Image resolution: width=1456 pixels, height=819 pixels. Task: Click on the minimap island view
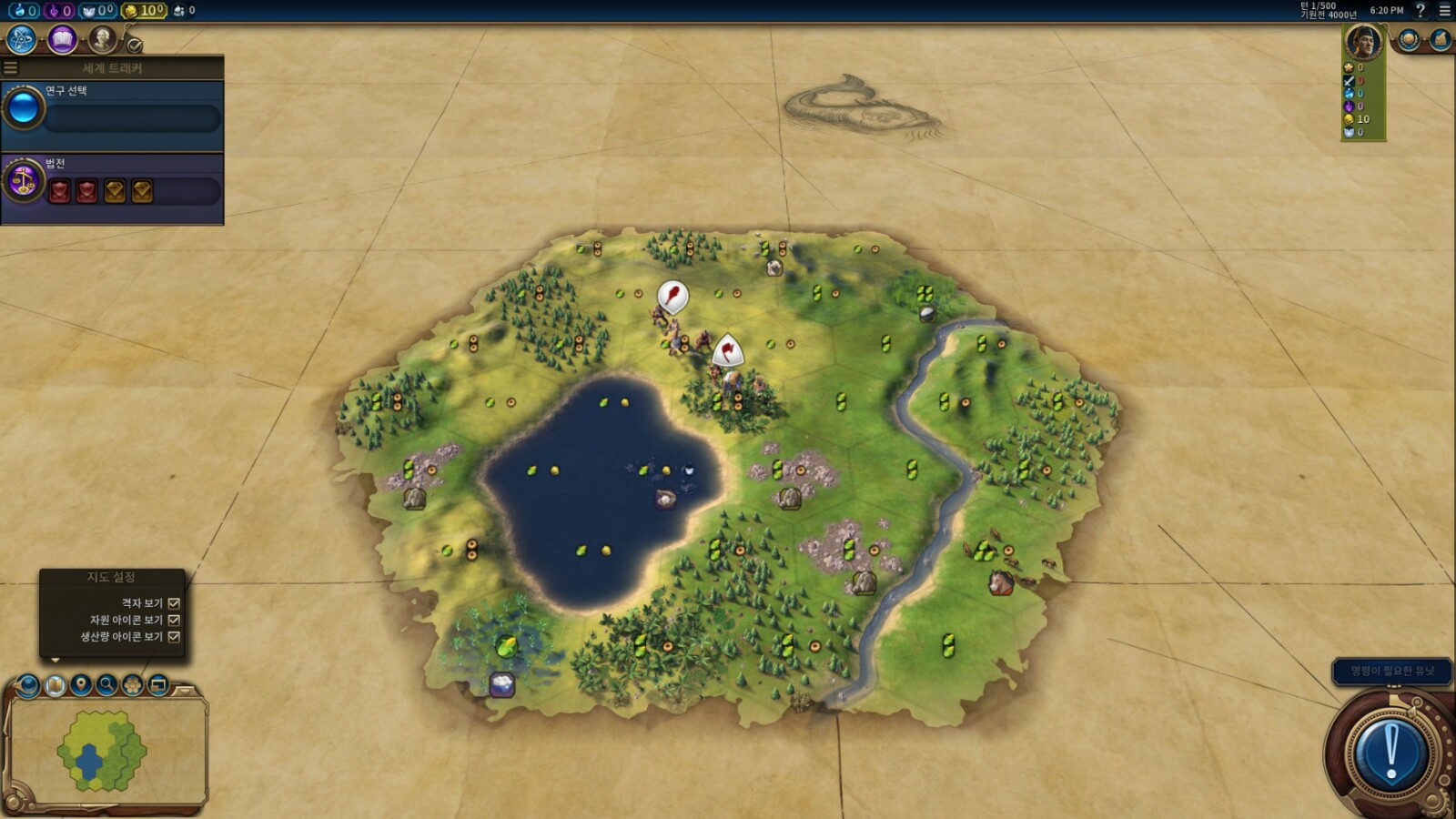click(x=102, y=751)
